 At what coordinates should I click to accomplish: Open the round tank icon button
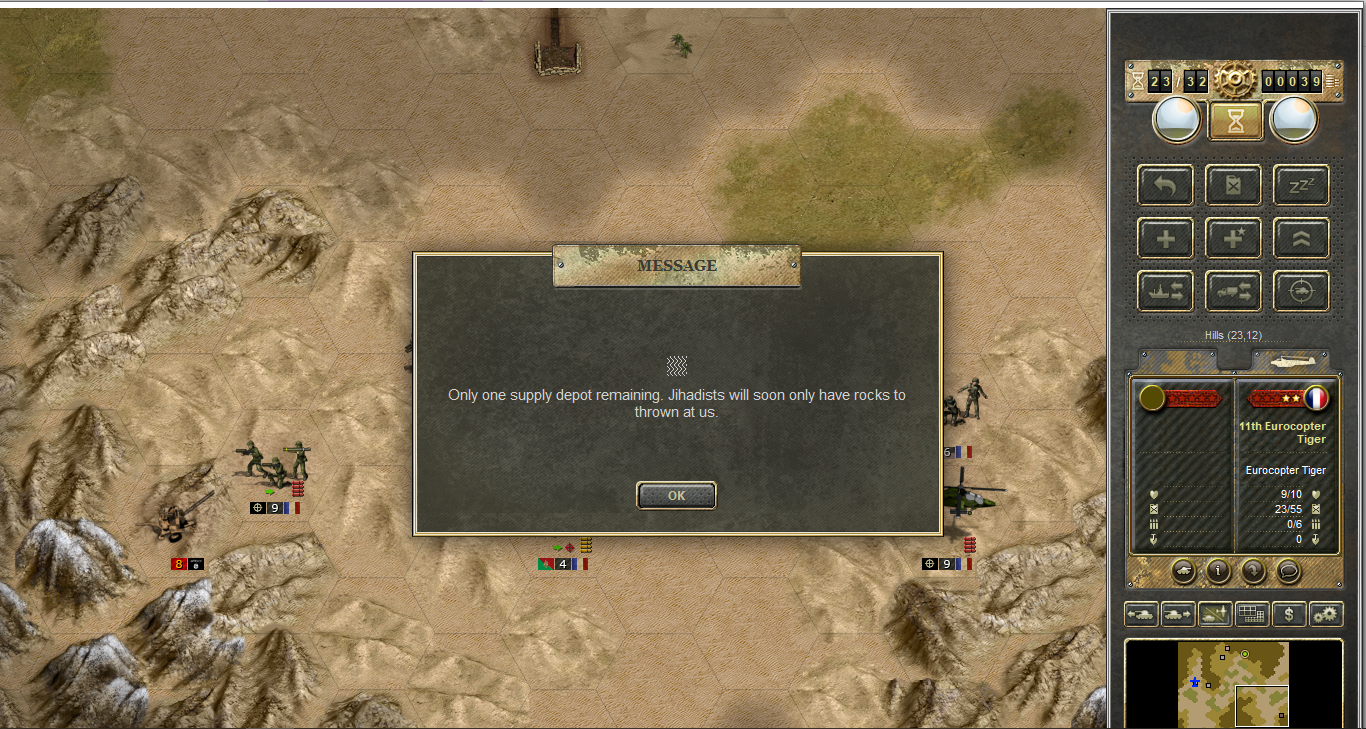(1183, 571)
